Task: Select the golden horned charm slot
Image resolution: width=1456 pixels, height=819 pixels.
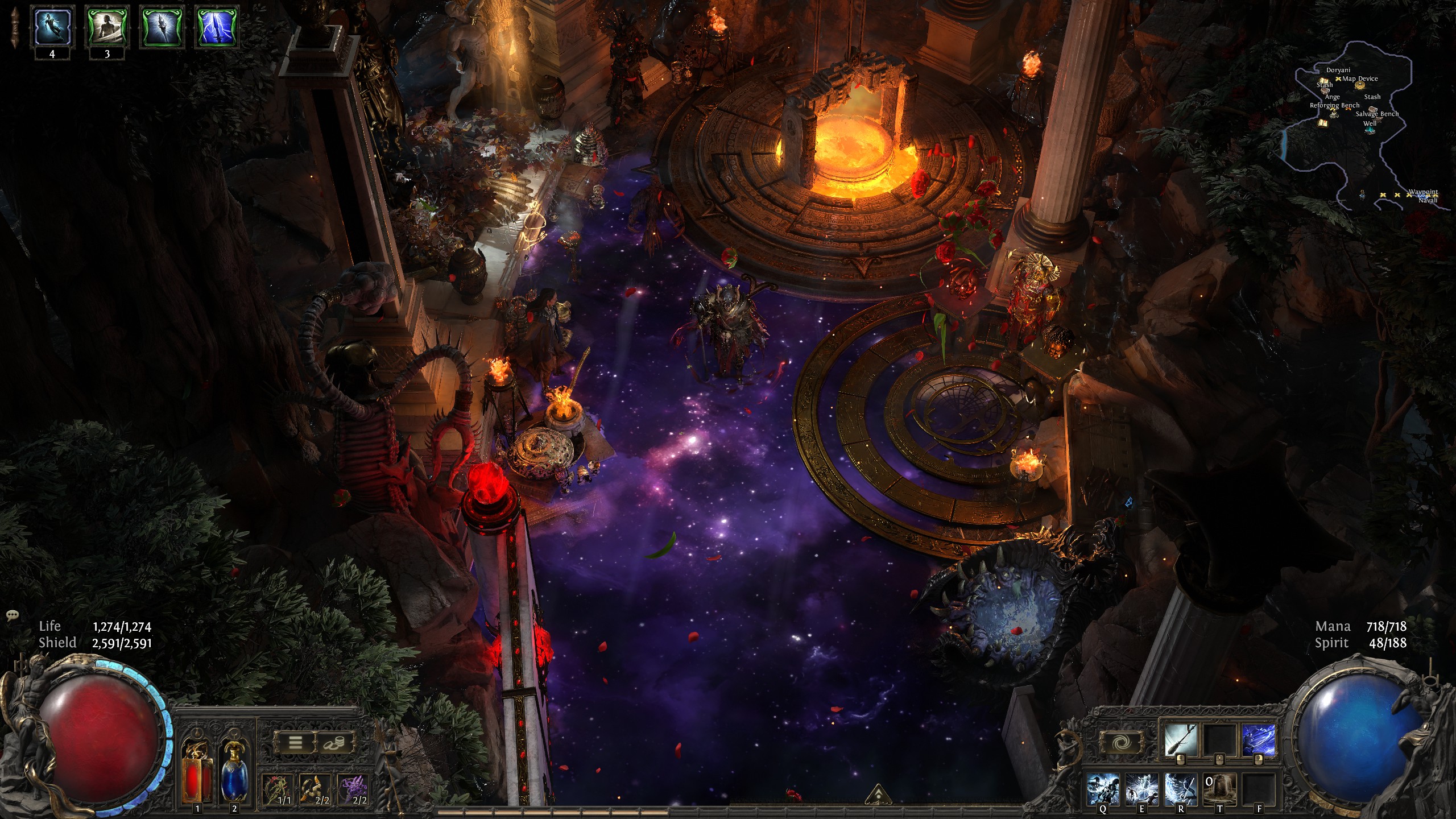Action: pos(315,789)
